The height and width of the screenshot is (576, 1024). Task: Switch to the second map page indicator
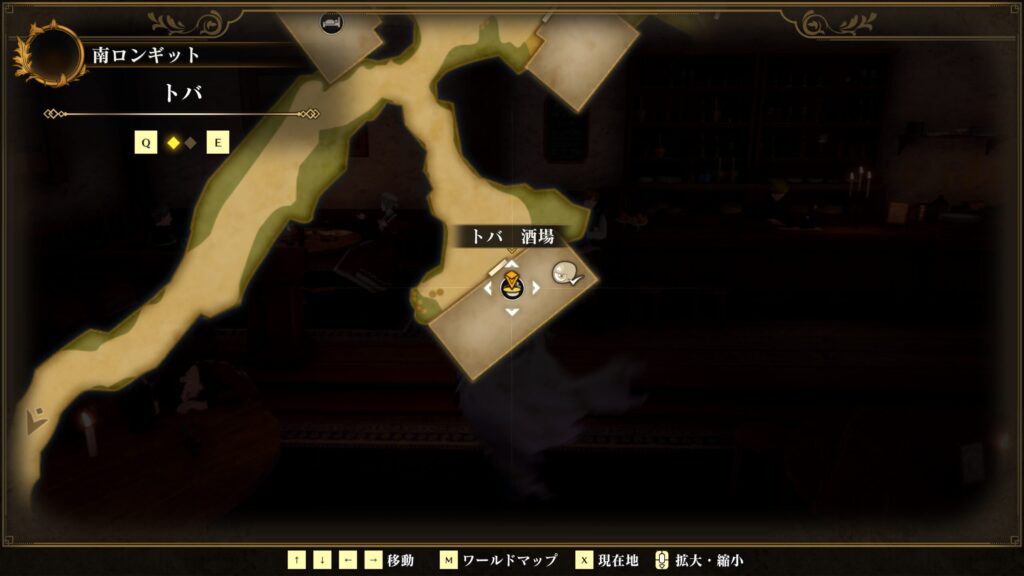(190, 143)
